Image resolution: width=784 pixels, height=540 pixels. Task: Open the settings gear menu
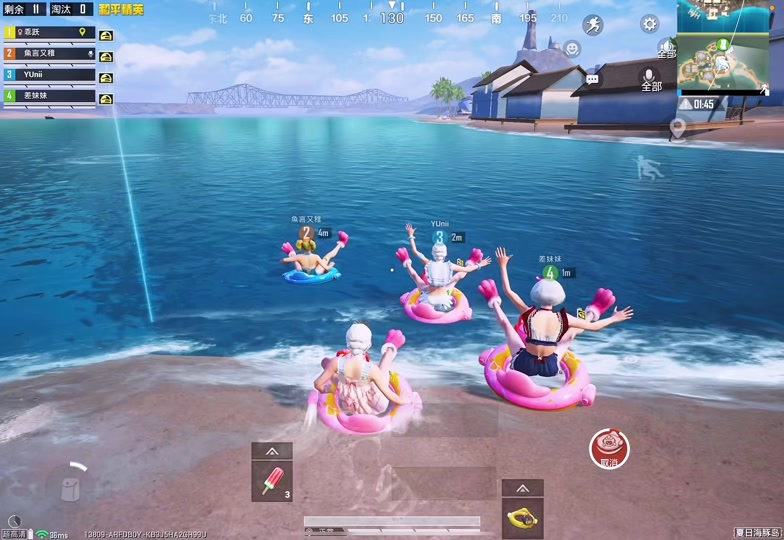[x=650, y=24]
